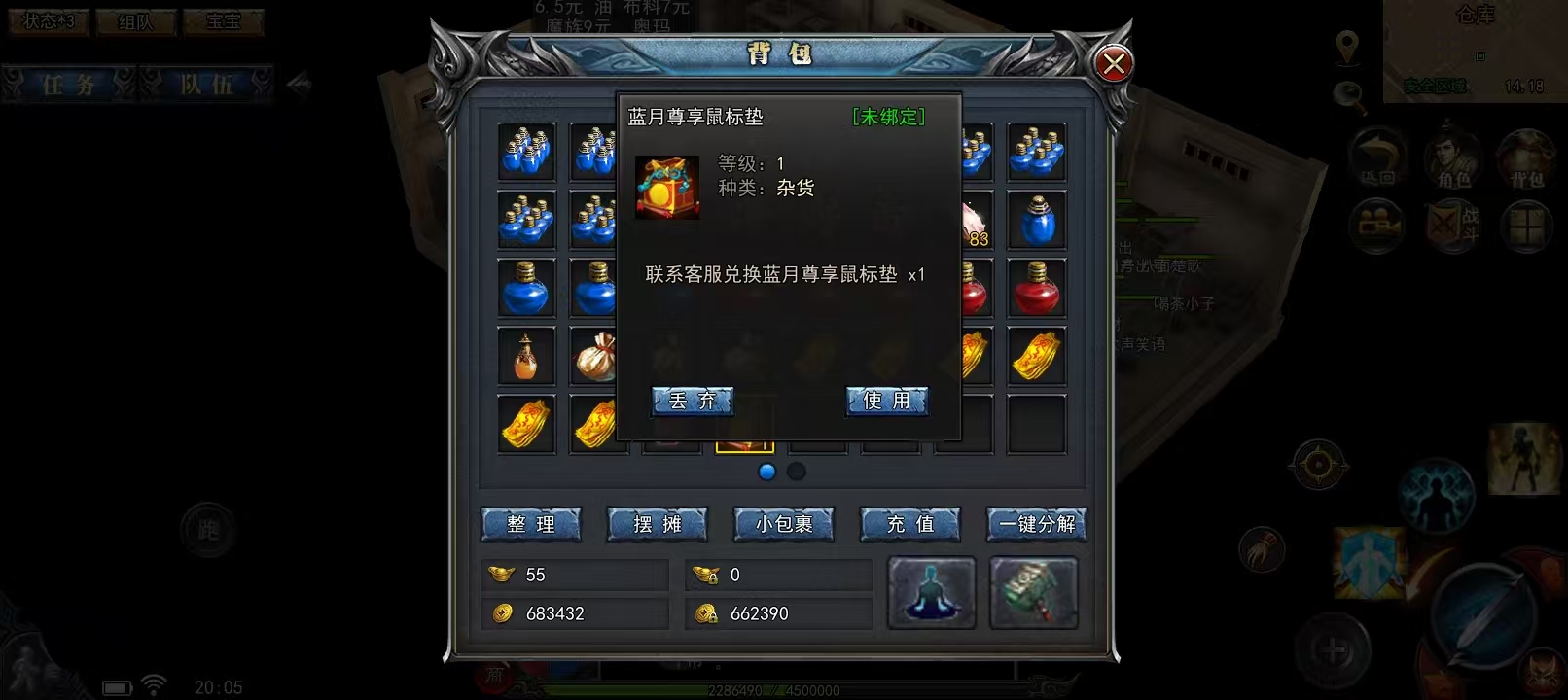Click the screen recorder camera icon
The width and height of the screenshot is (1568, 700).
(x=1377, y=224)
